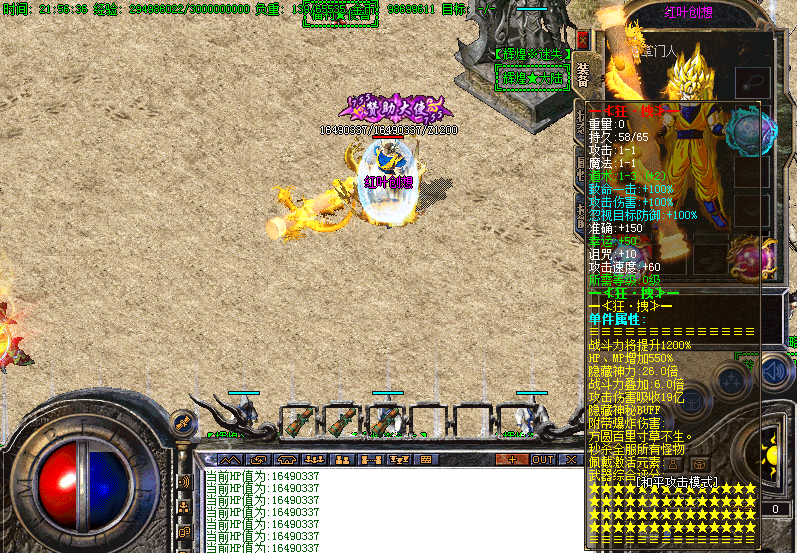Open the round satellite icon beside the orb
797x553 pixels.
(183, 424)
